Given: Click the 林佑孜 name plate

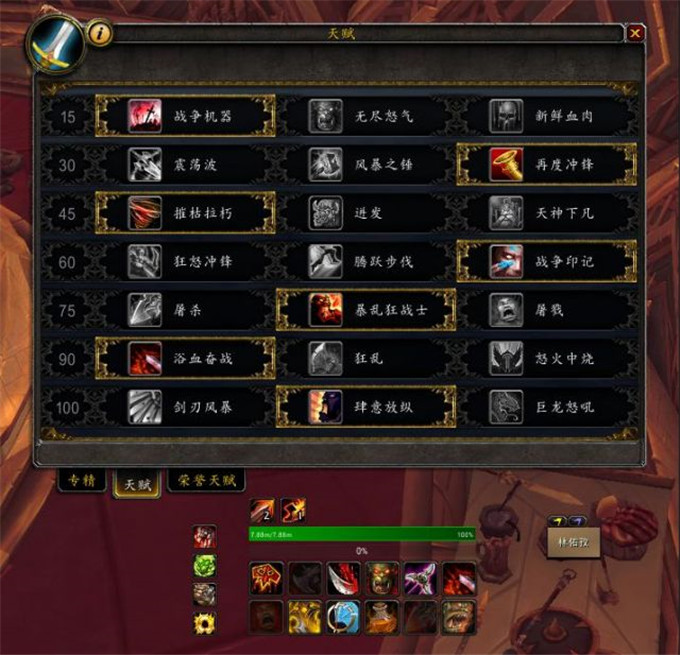Looking at the screenshot, I should click(x=573, y=541).
